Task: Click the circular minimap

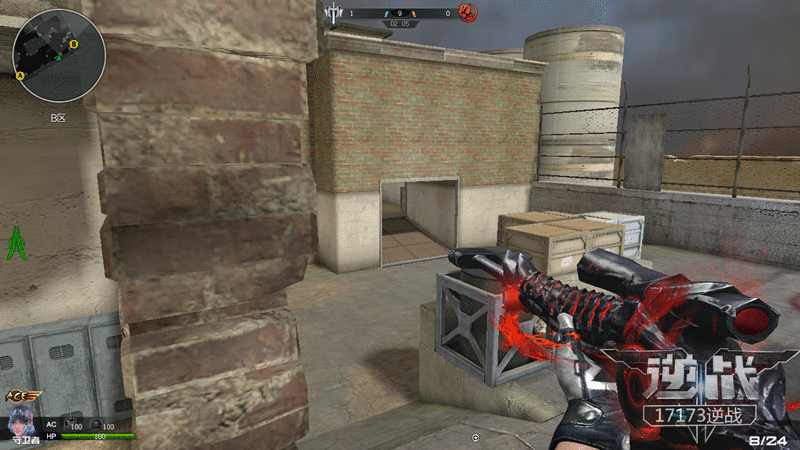Action: [59, 56]
